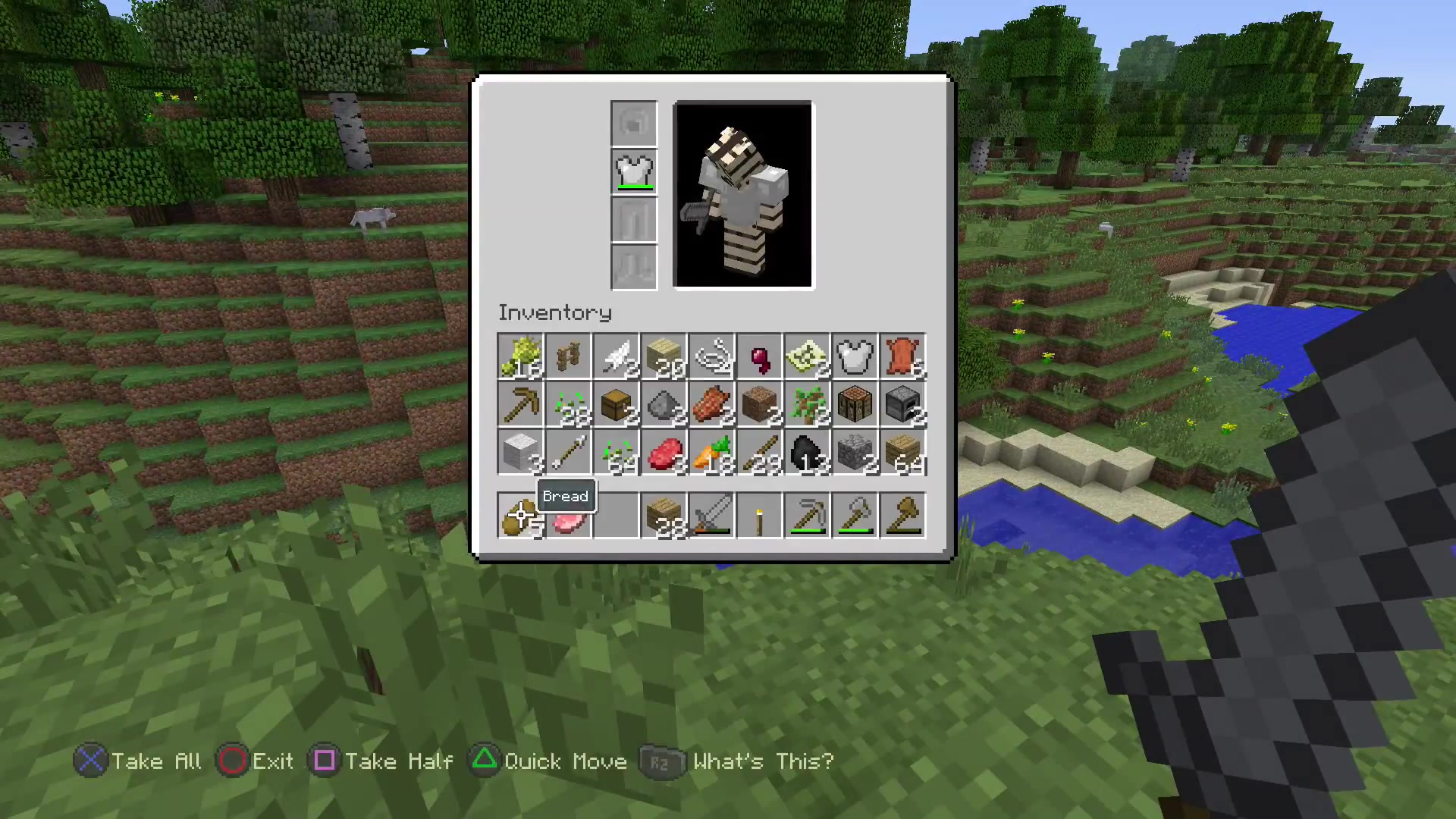
Task: Take the carrots stack
Action: 711,453
